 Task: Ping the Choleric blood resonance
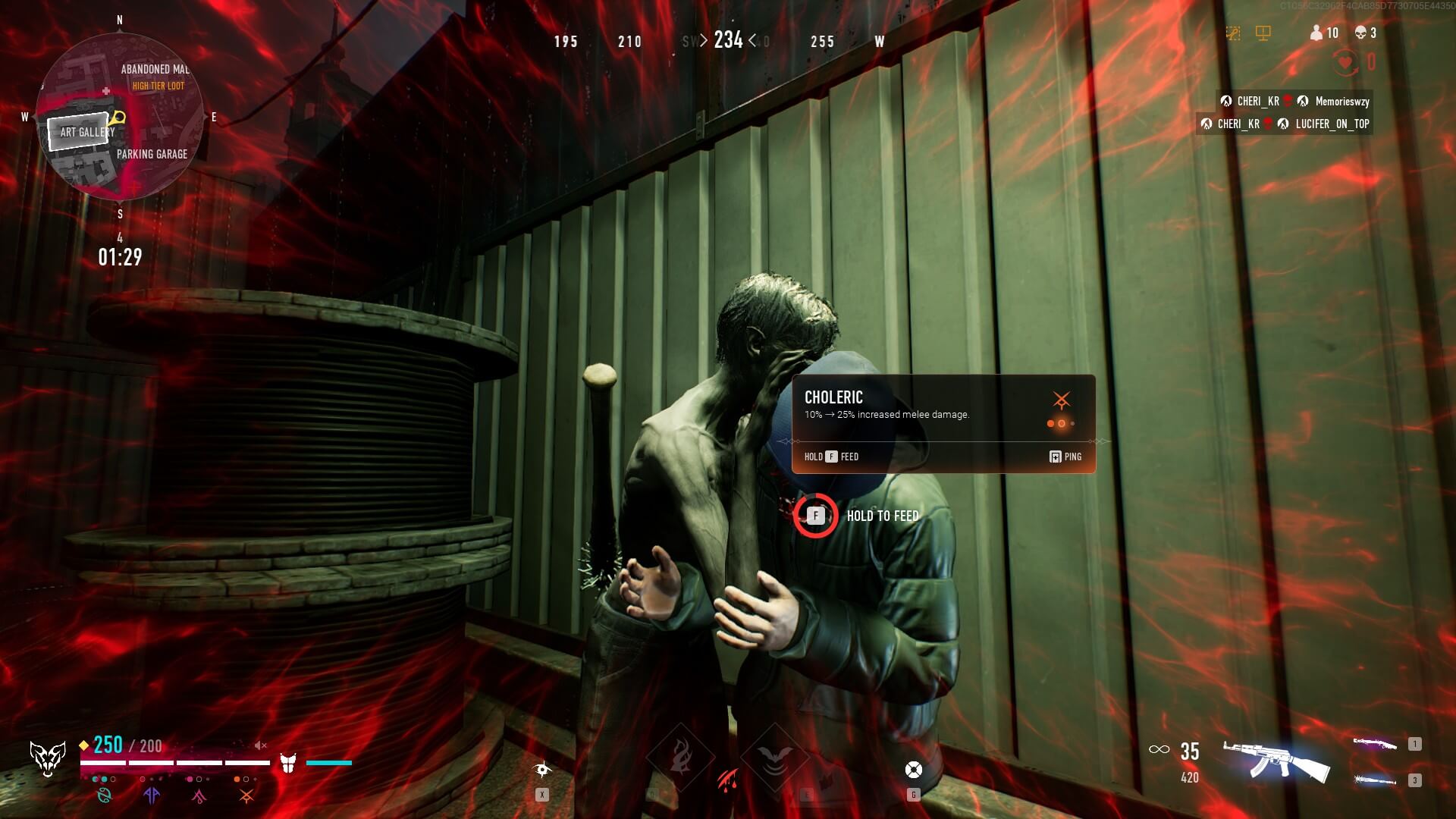coord(1065,457)
